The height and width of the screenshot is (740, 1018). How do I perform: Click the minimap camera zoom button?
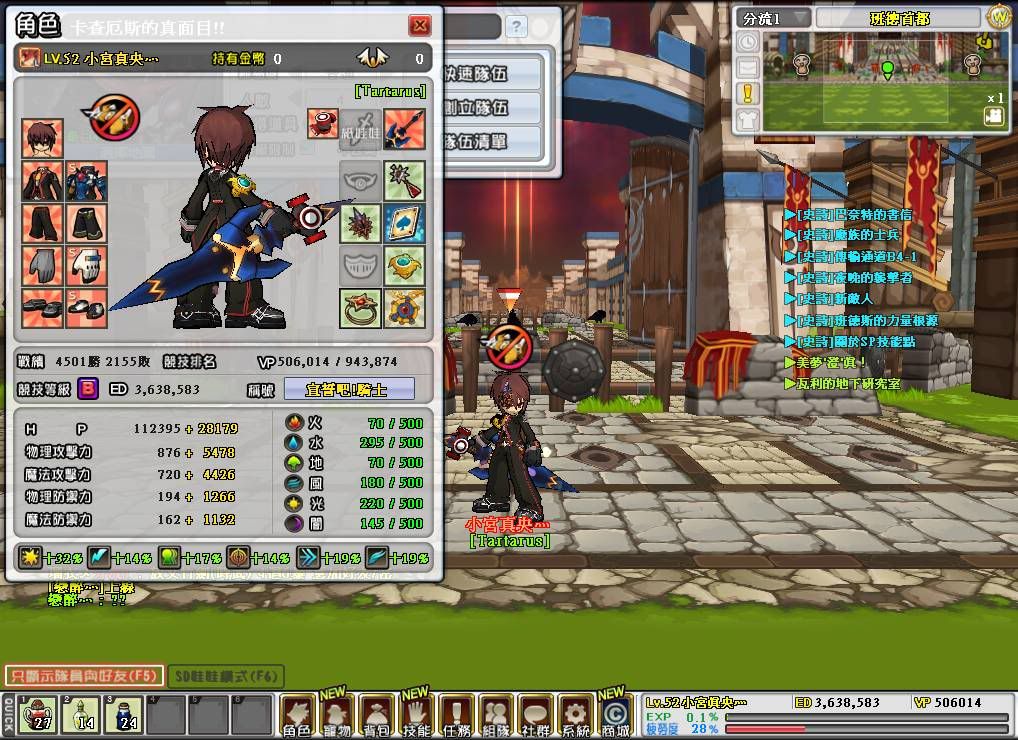[993, 116]
